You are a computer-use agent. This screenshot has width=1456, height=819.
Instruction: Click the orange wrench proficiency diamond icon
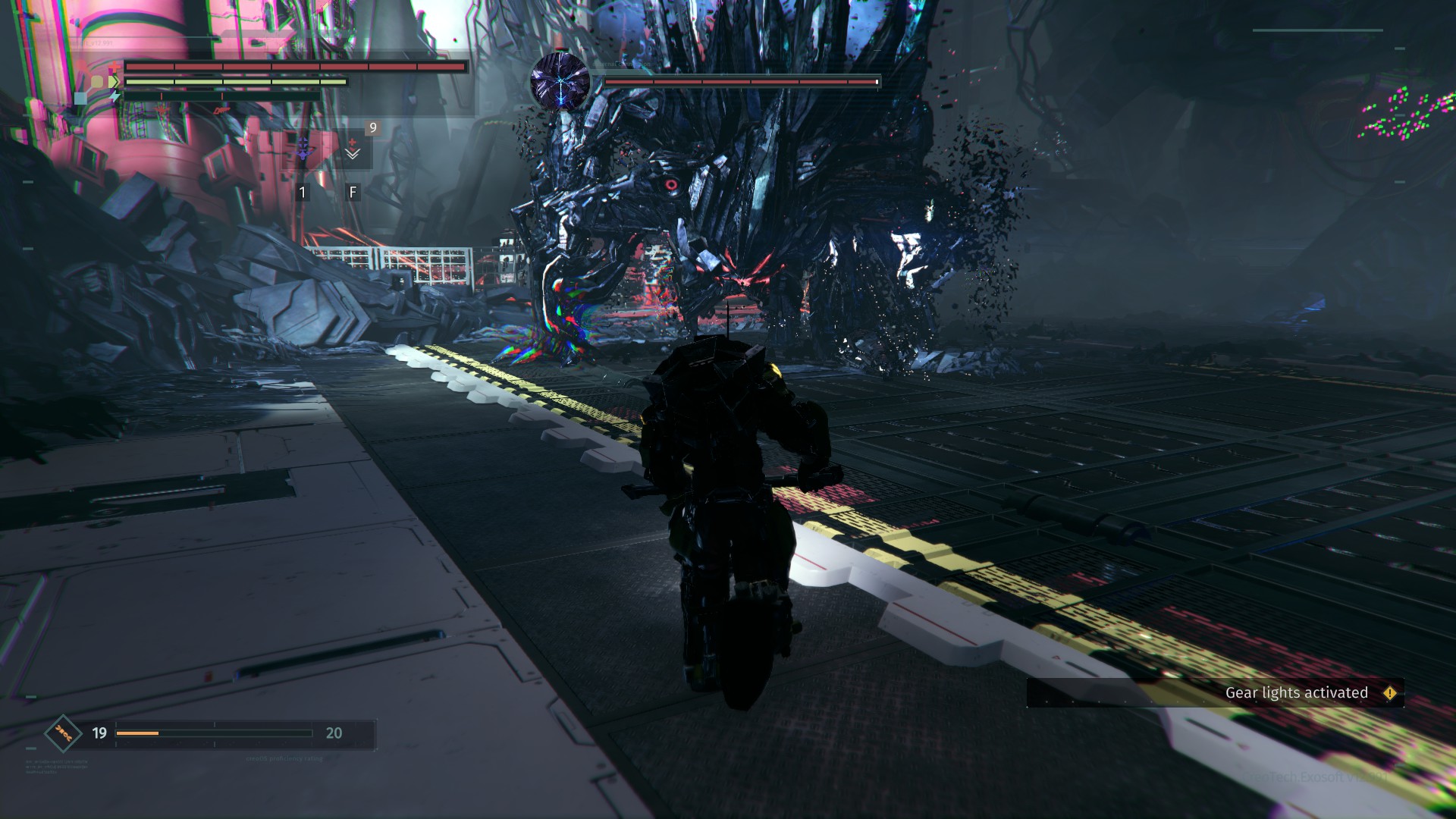pos(63,733)
